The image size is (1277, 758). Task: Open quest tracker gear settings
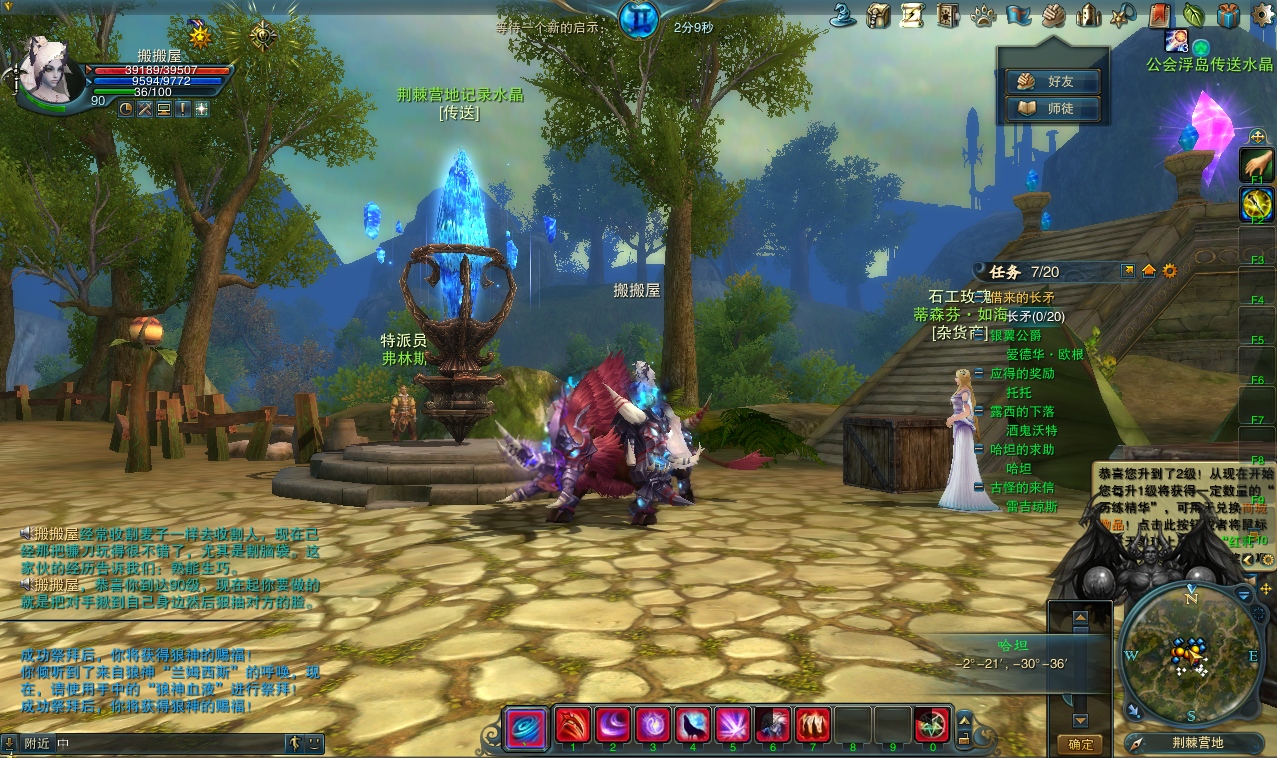[1170, 271]
